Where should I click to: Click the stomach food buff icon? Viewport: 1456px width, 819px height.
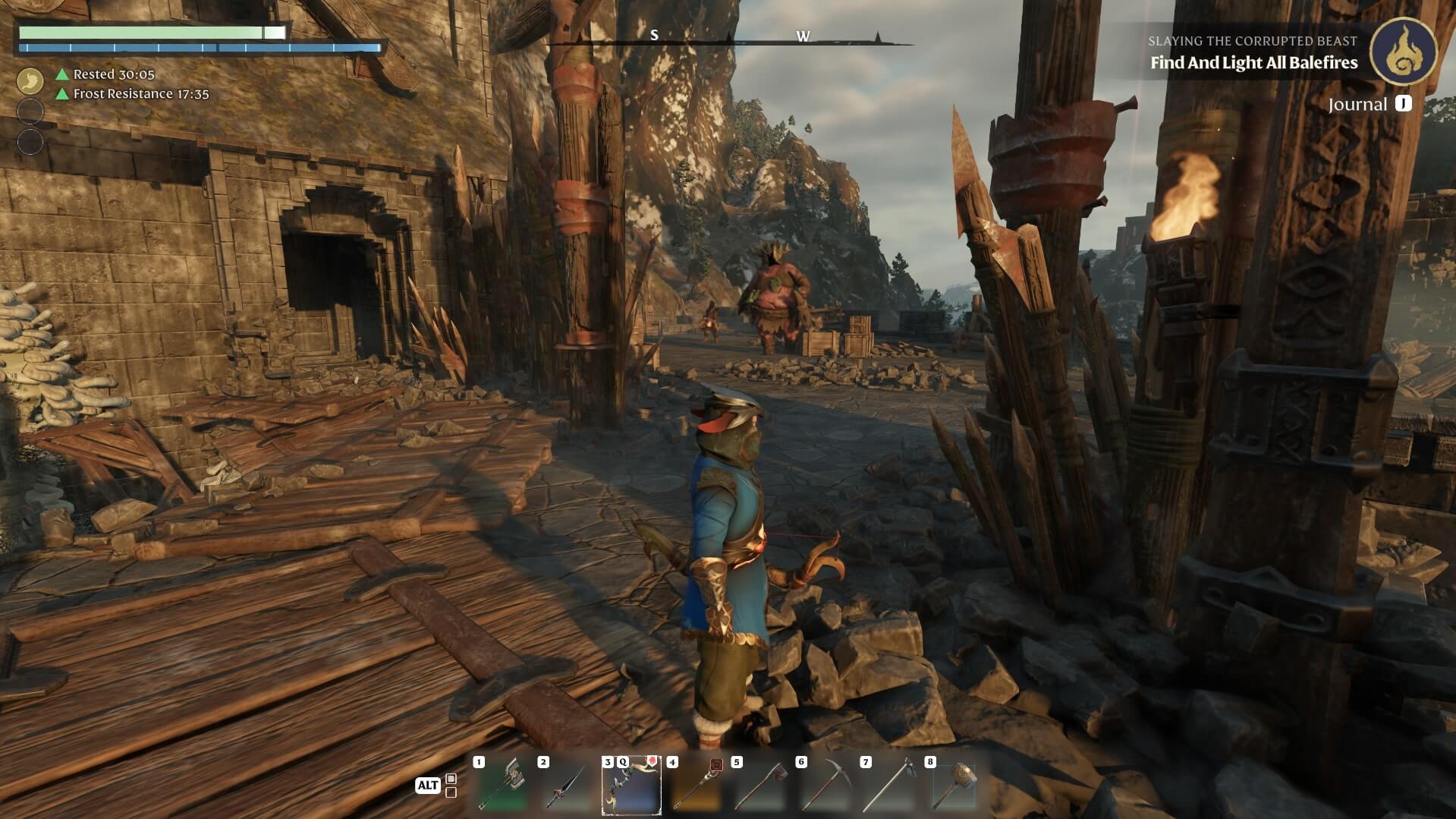(x=30, y=80)
